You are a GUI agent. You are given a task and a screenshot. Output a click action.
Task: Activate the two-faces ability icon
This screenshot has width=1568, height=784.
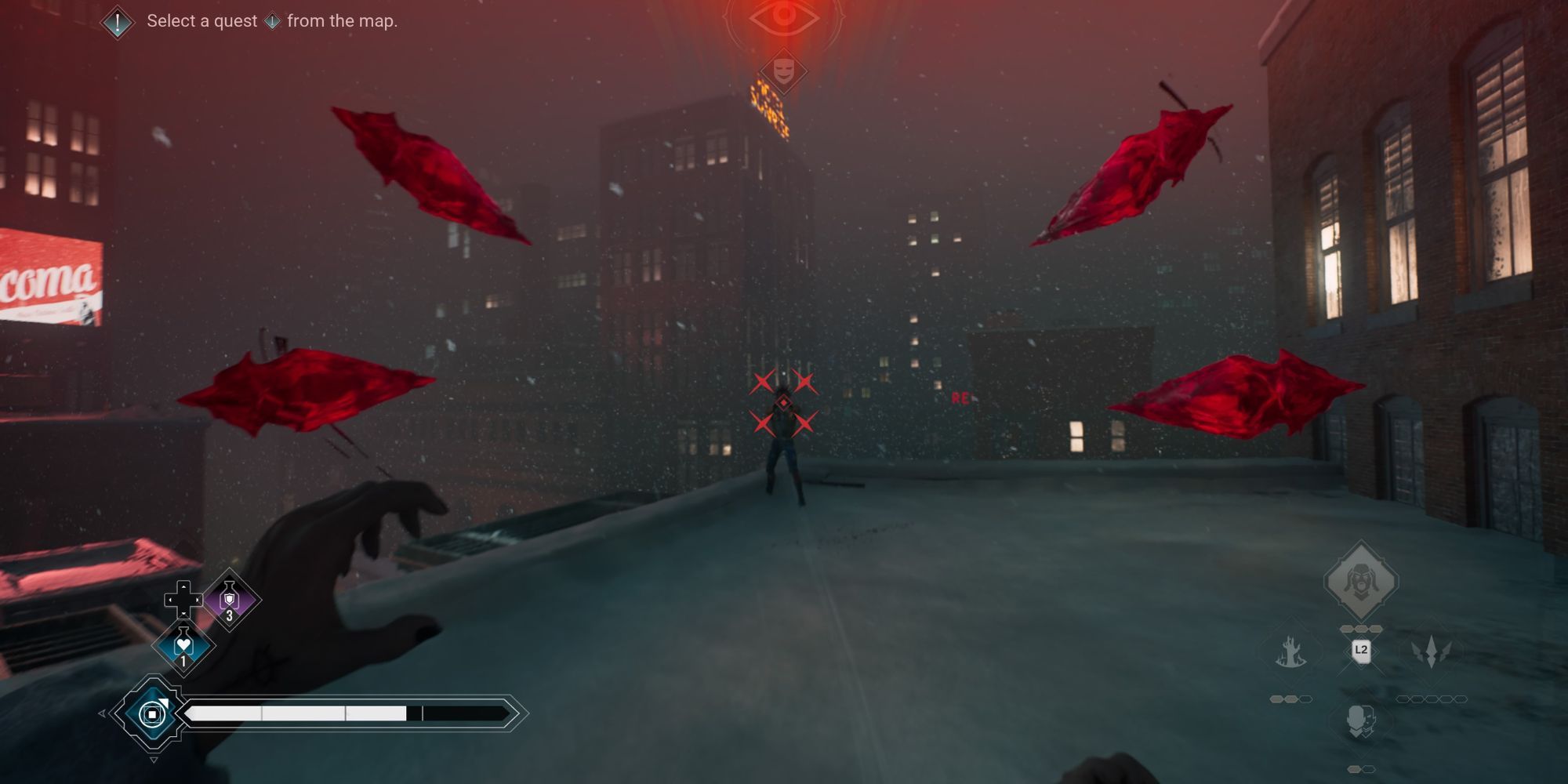point(1361,721)
